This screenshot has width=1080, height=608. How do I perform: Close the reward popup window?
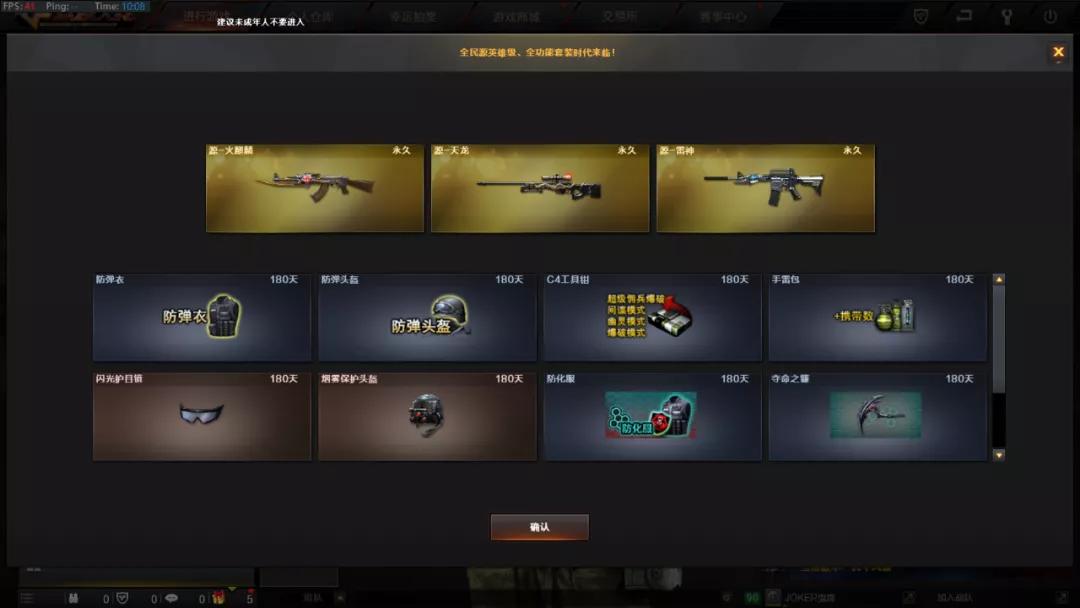[1058, 52]
